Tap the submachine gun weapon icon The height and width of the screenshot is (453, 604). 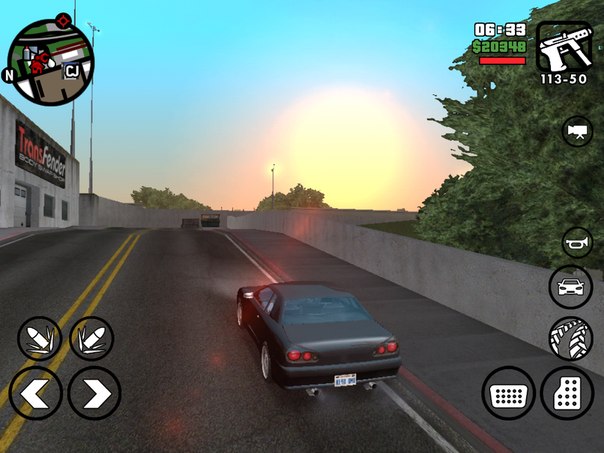(564, 46)
